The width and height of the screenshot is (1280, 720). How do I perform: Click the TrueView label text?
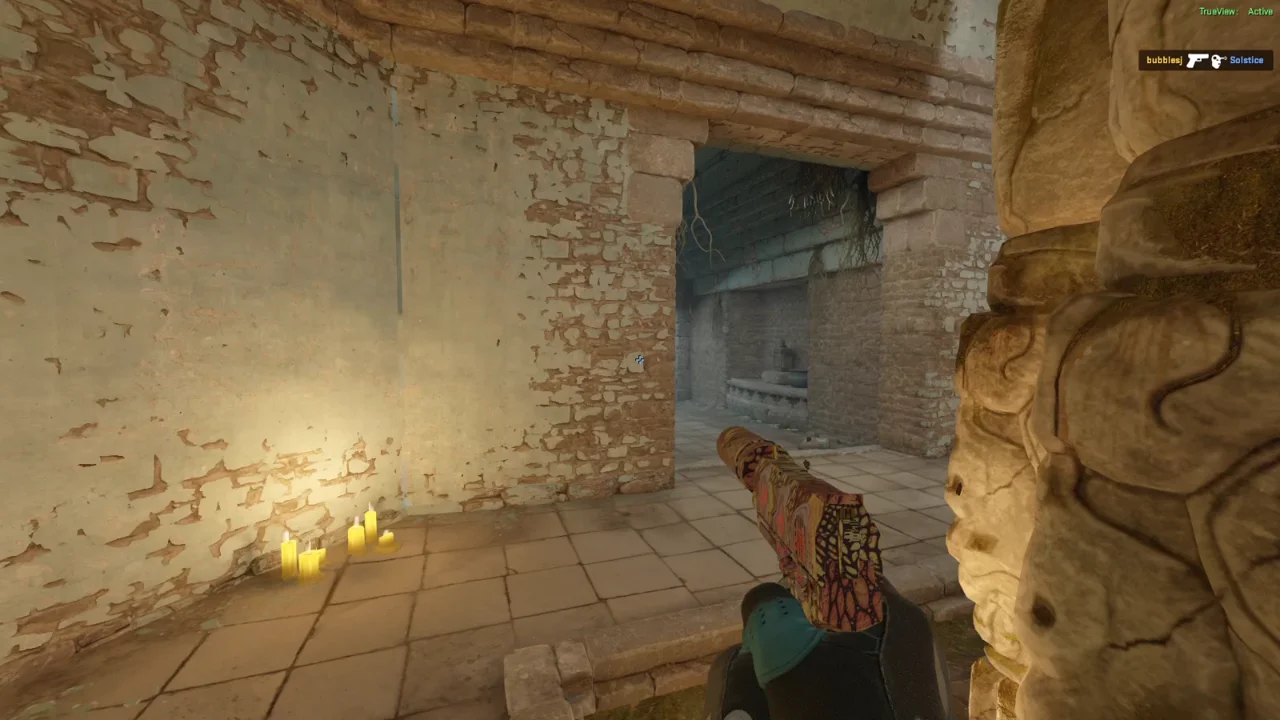(1218, 11)
